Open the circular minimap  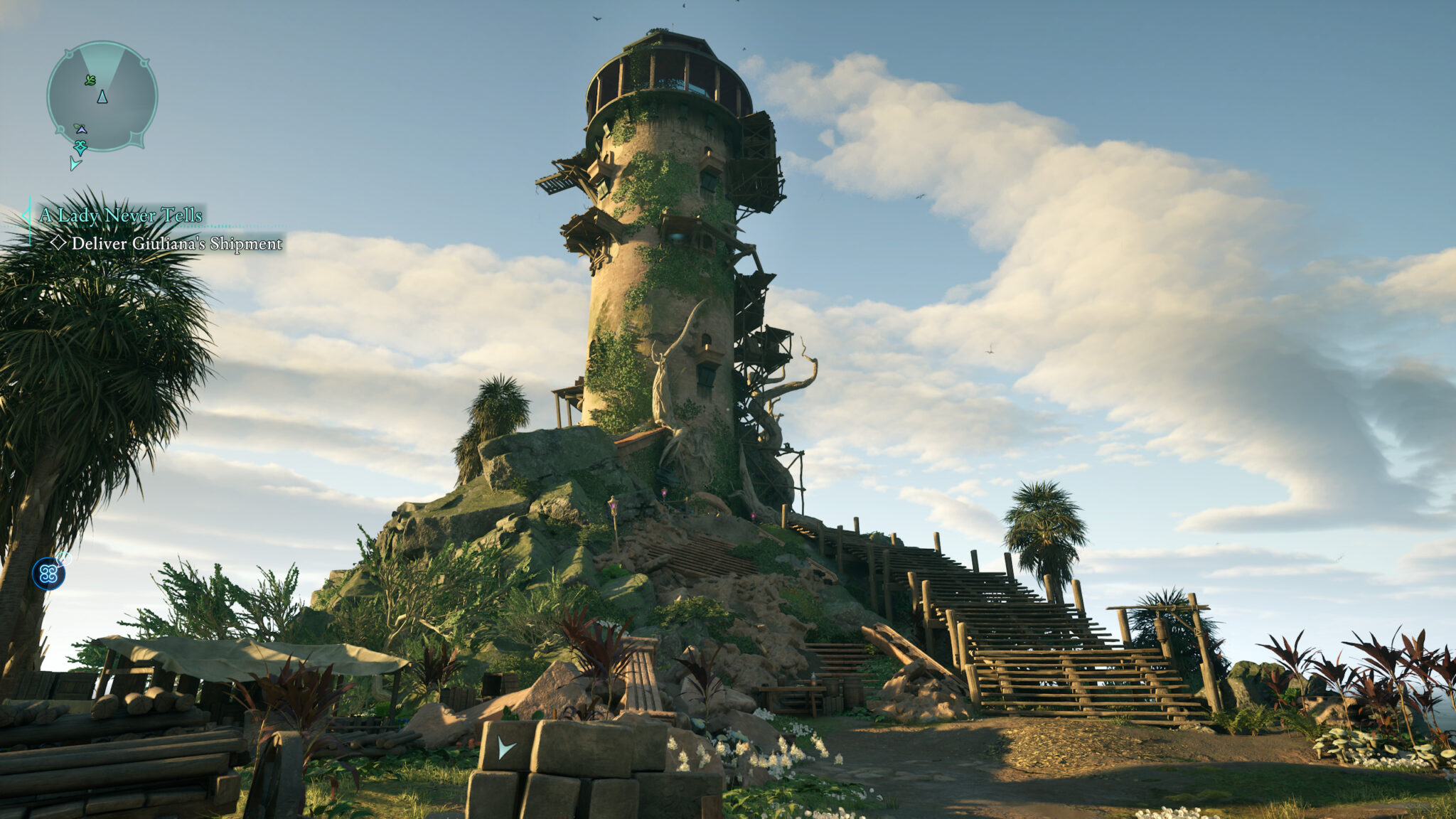(x=102, y=97)
